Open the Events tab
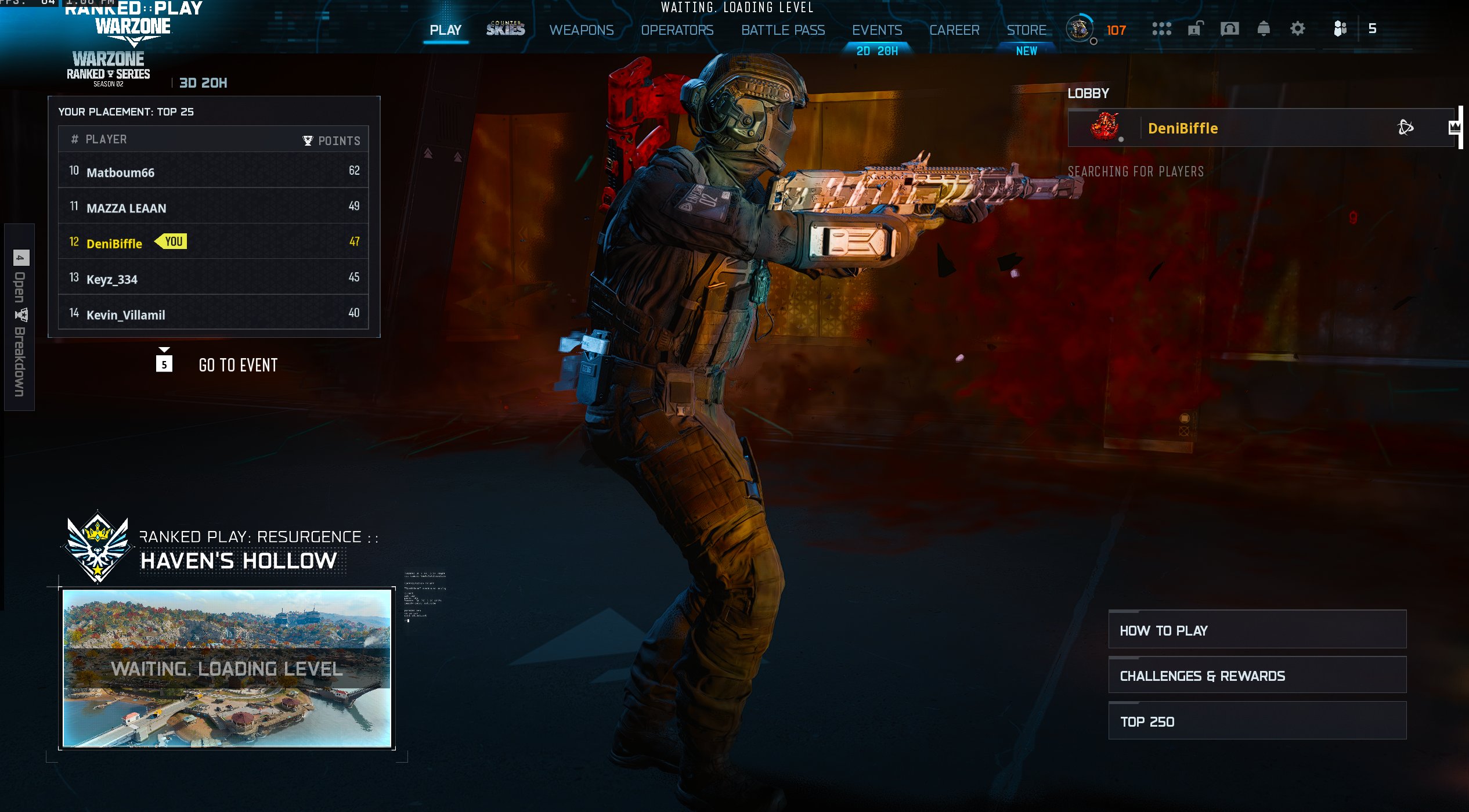 [876, 30]
